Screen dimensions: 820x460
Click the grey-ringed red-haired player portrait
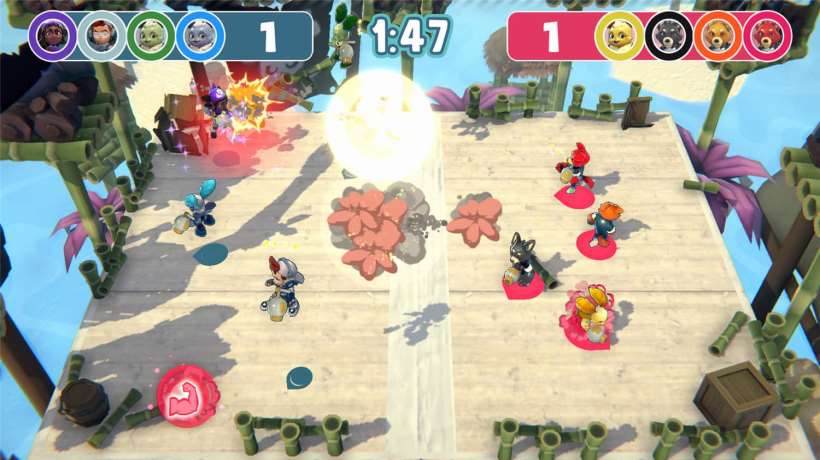pos(101,36)
